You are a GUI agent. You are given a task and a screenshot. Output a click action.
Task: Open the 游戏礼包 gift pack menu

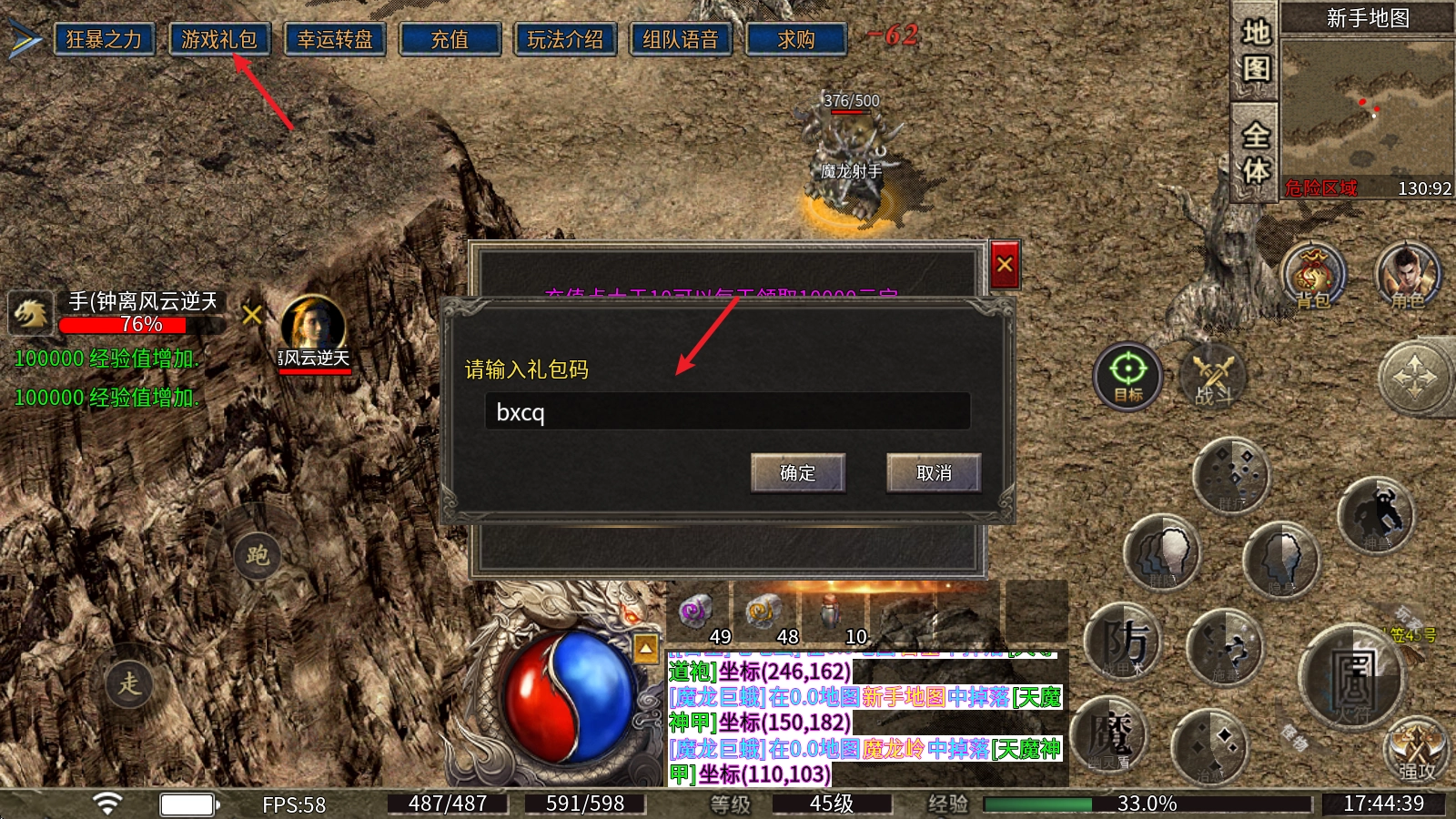[219, 40]
